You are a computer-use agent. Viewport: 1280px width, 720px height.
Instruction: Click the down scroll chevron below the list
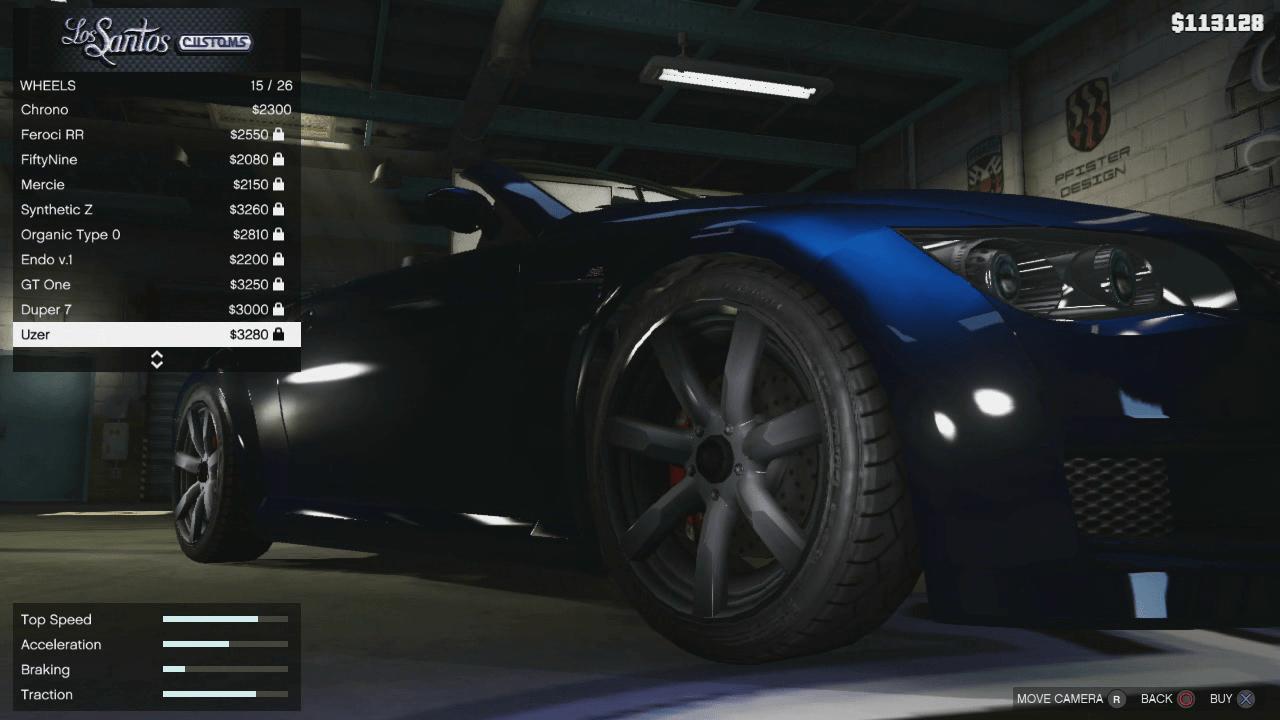157,364
